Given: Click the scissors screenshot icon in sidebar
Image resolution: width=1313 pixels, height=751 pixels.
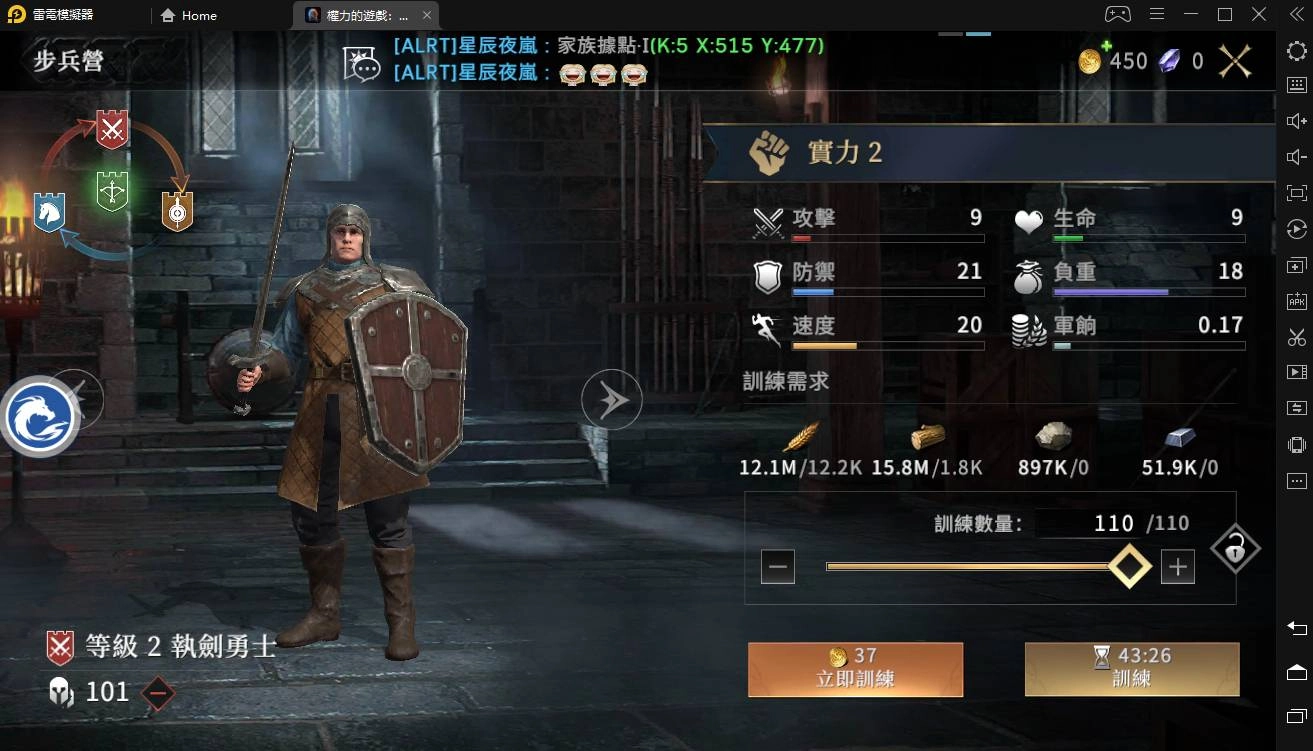Looking at the screenshot, I should pos(1295,336).
